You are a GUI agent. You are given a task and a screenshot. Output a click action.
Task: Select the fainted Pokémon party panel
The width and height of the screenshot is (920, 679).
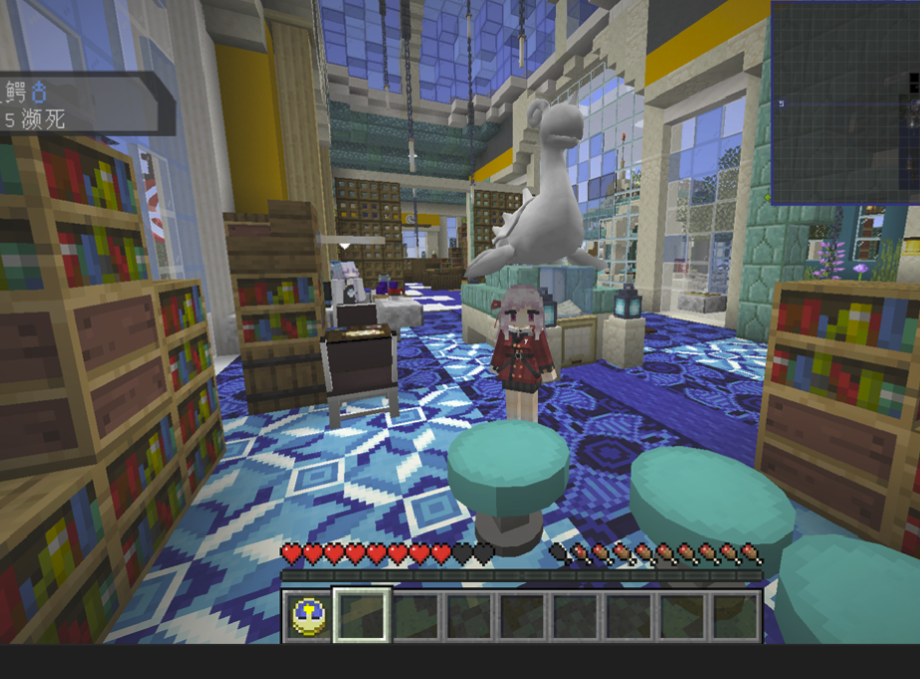[80, 104]
